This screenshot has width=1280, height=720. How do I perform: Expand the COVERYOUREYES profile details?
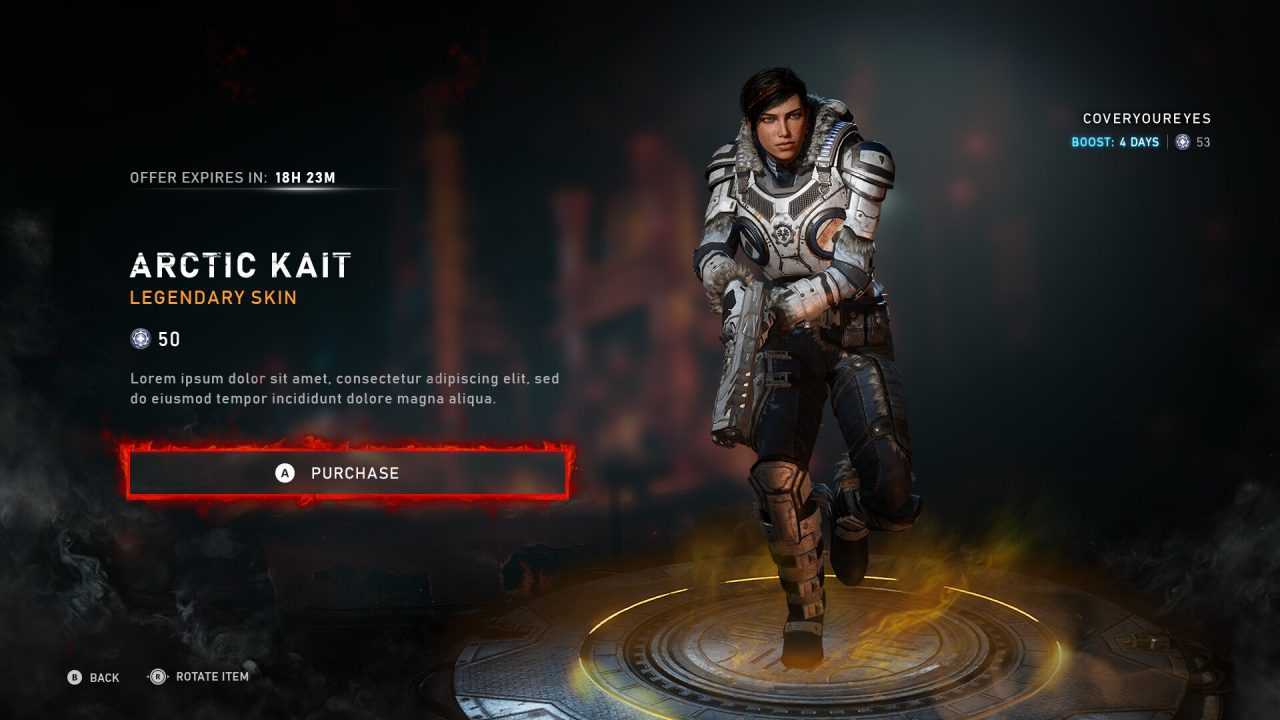(1146, 118)
